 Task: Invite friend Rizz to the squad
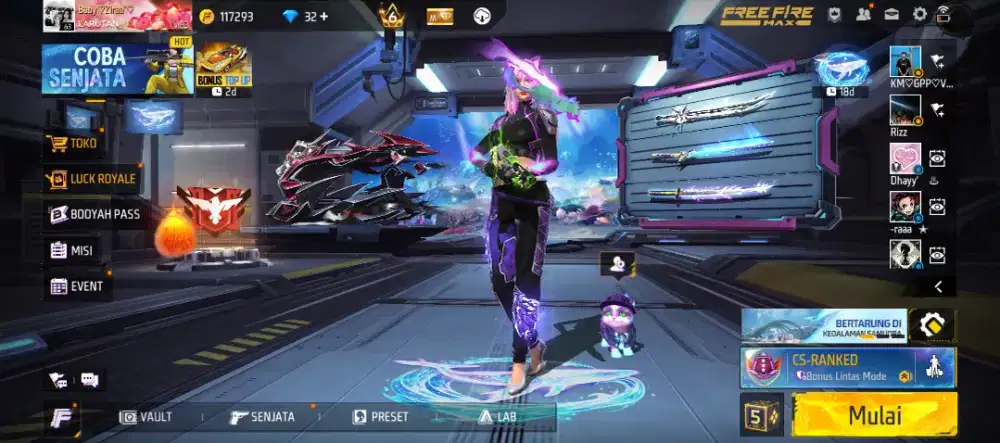click(937, 110)
